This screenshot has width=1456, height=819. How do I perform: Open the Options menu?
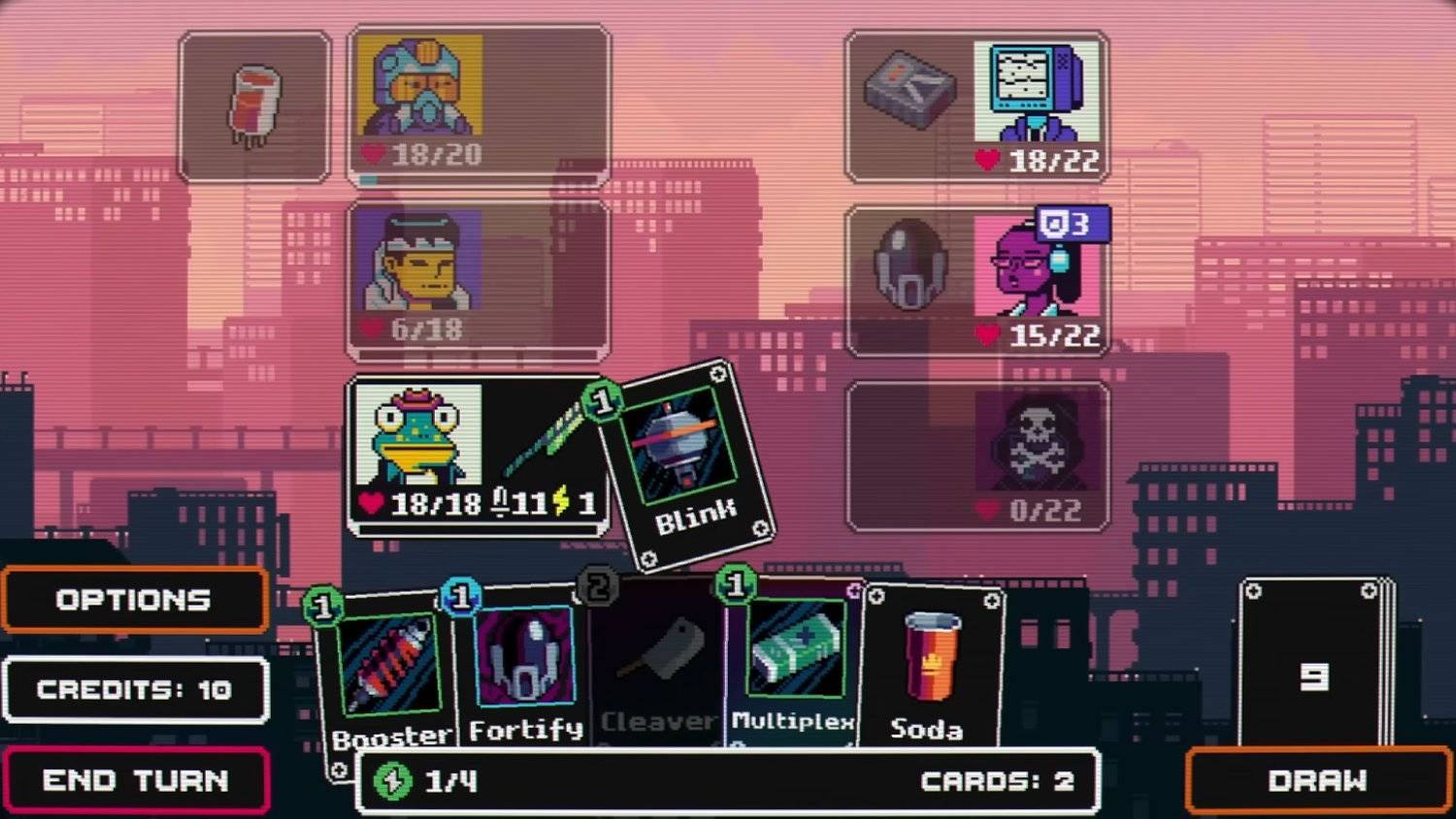[x=135, y=600]
